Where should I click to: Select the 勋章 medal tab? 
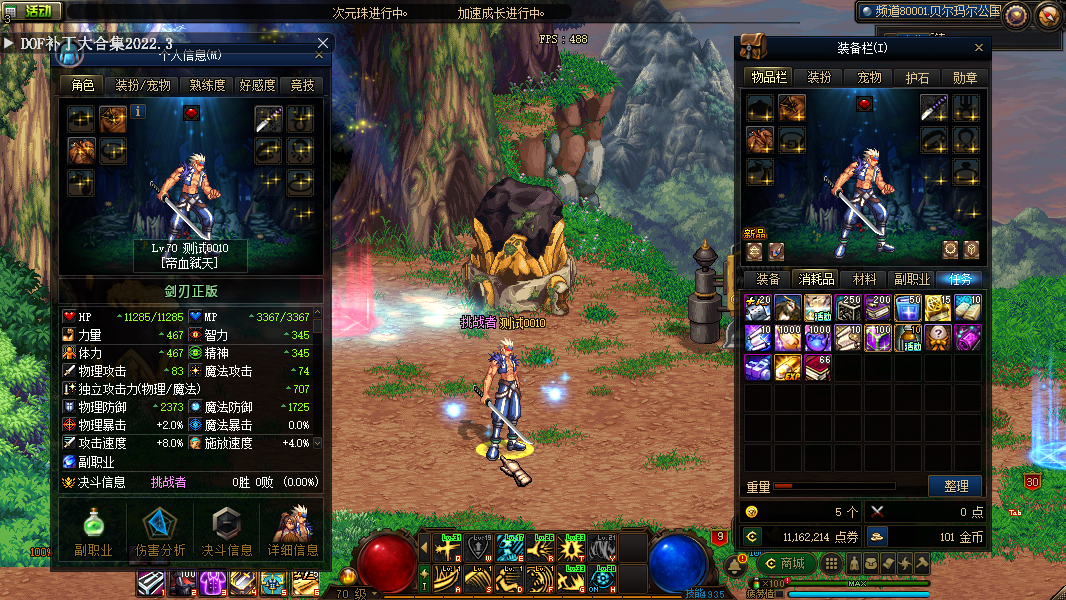[965, 77]
